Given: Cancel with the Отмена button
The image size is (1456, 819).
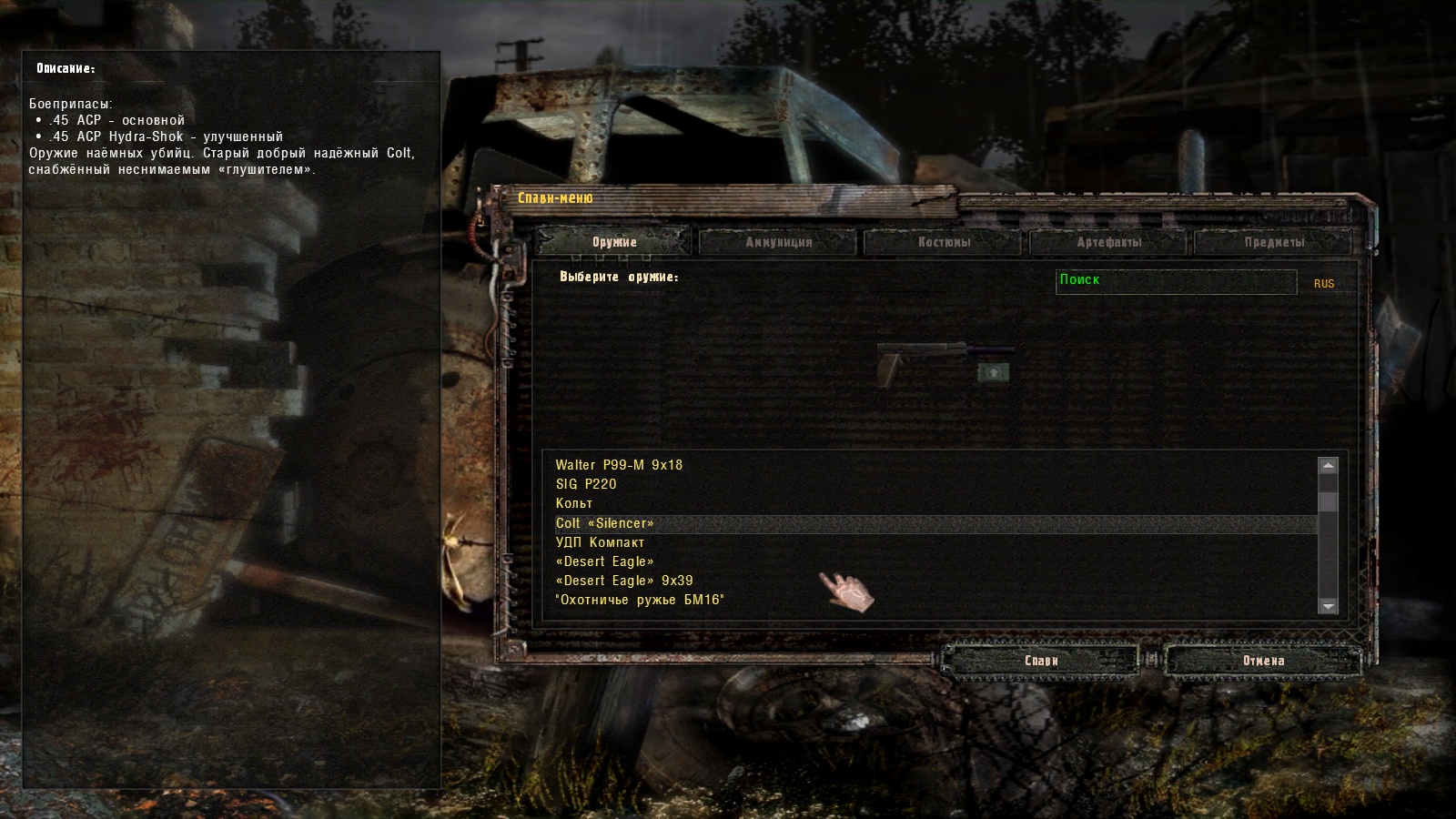Looking at the screenshot, I should point(1263,661).
